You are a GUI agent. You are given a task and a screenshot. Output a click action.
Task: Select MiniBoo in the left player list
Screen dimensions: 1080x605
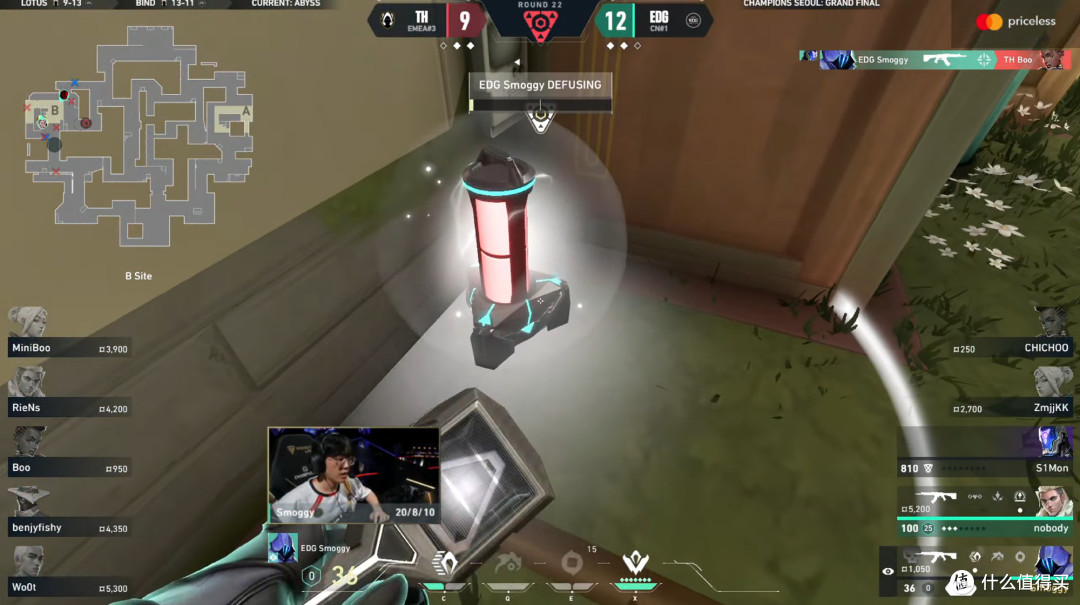click(66, 339)
